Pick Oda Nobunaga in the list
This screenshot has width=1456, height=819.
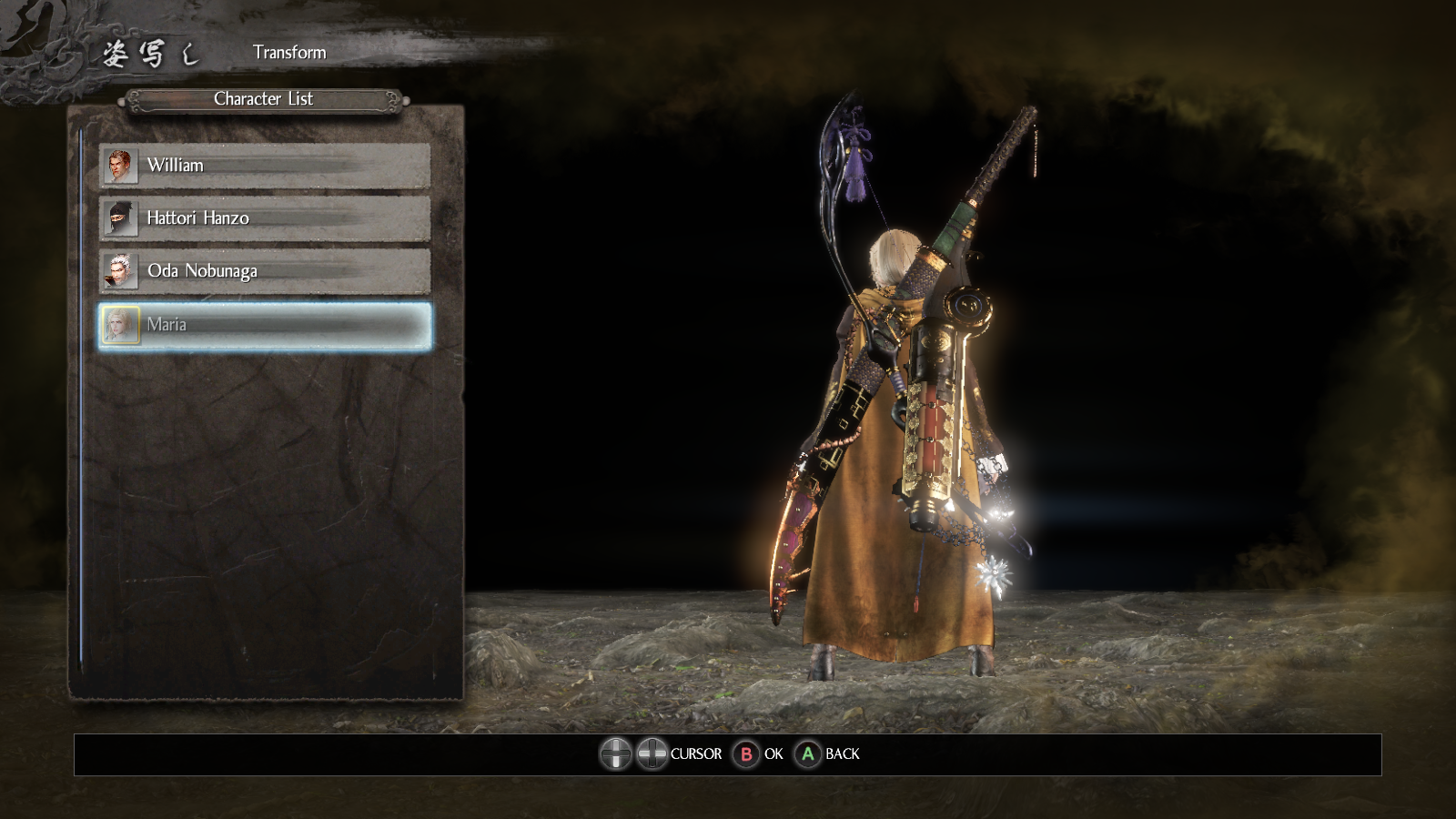pyautogui.click(x=264, y=271)
